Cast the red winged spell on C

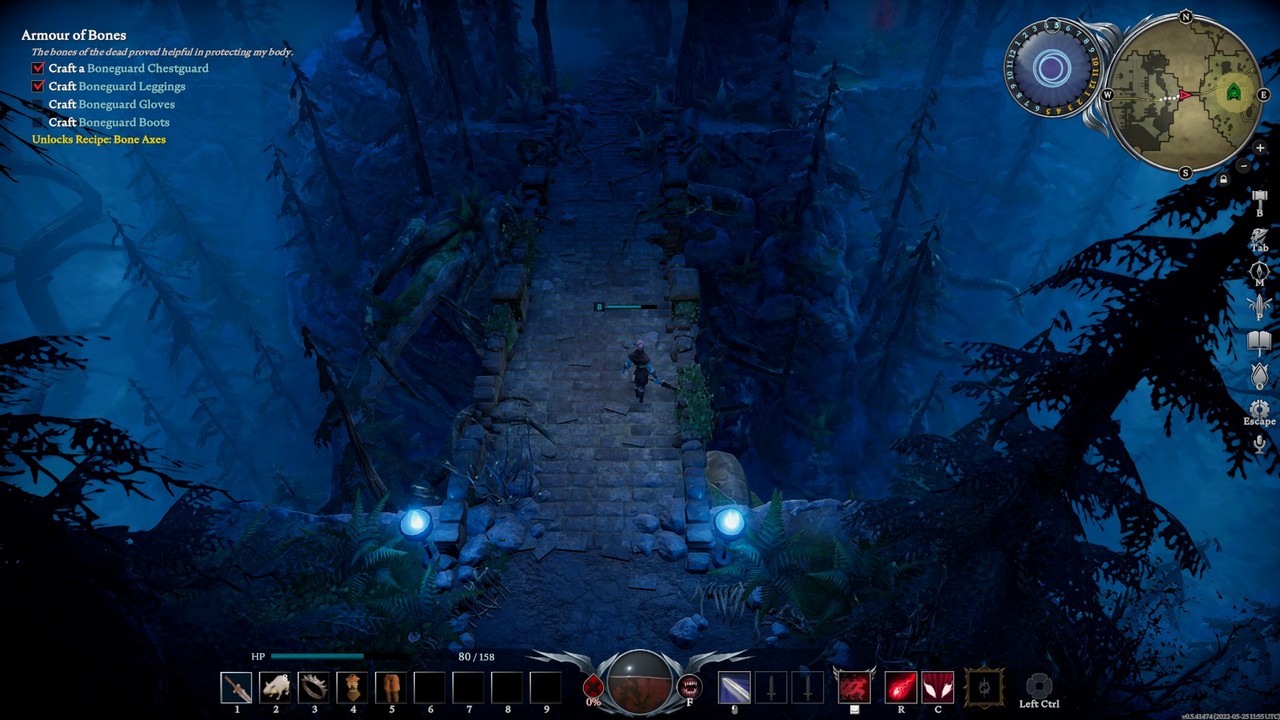pos(938,688)
